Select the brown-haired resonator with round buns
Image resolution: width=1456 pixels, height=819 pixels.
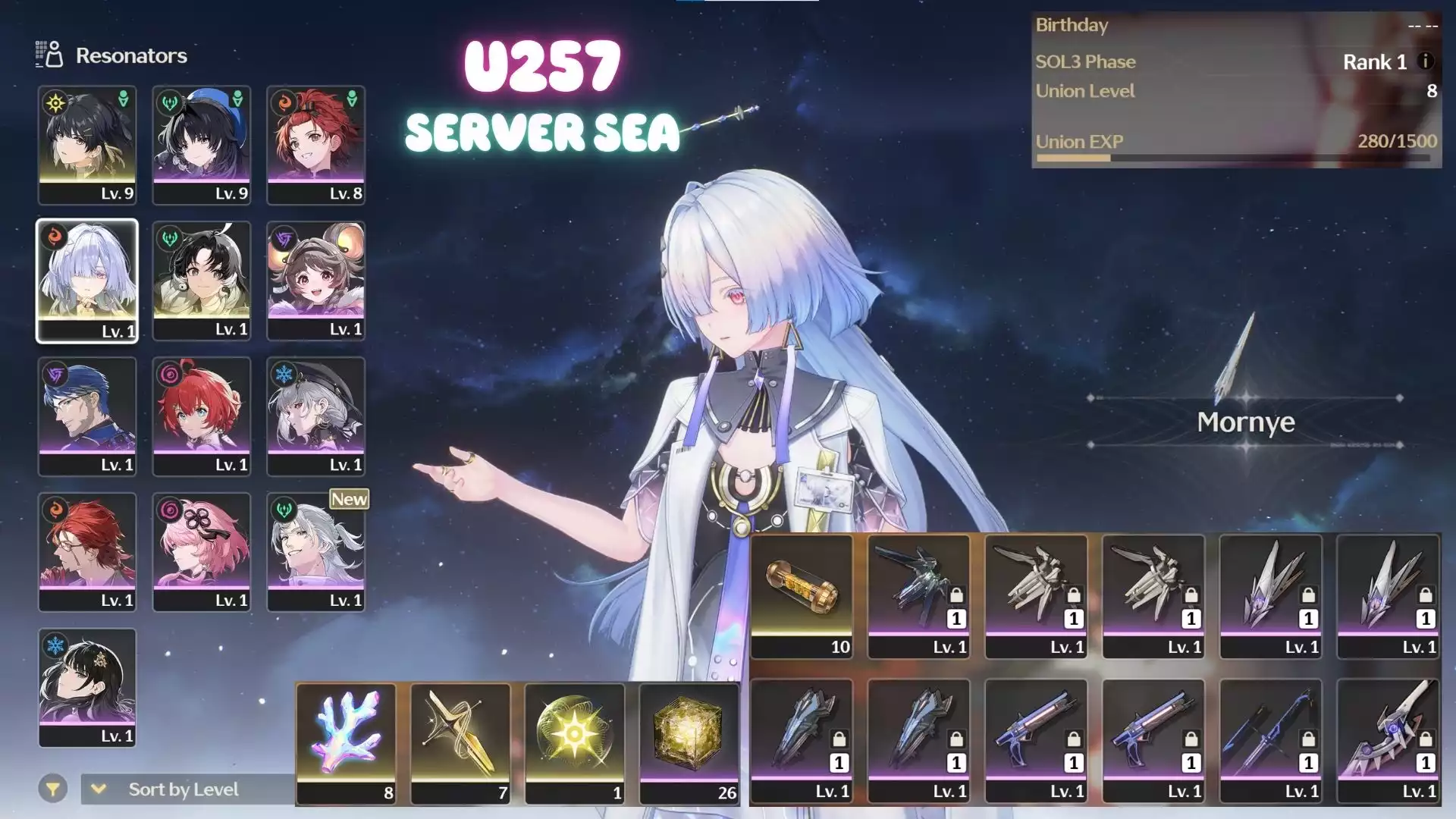[315, 281]
